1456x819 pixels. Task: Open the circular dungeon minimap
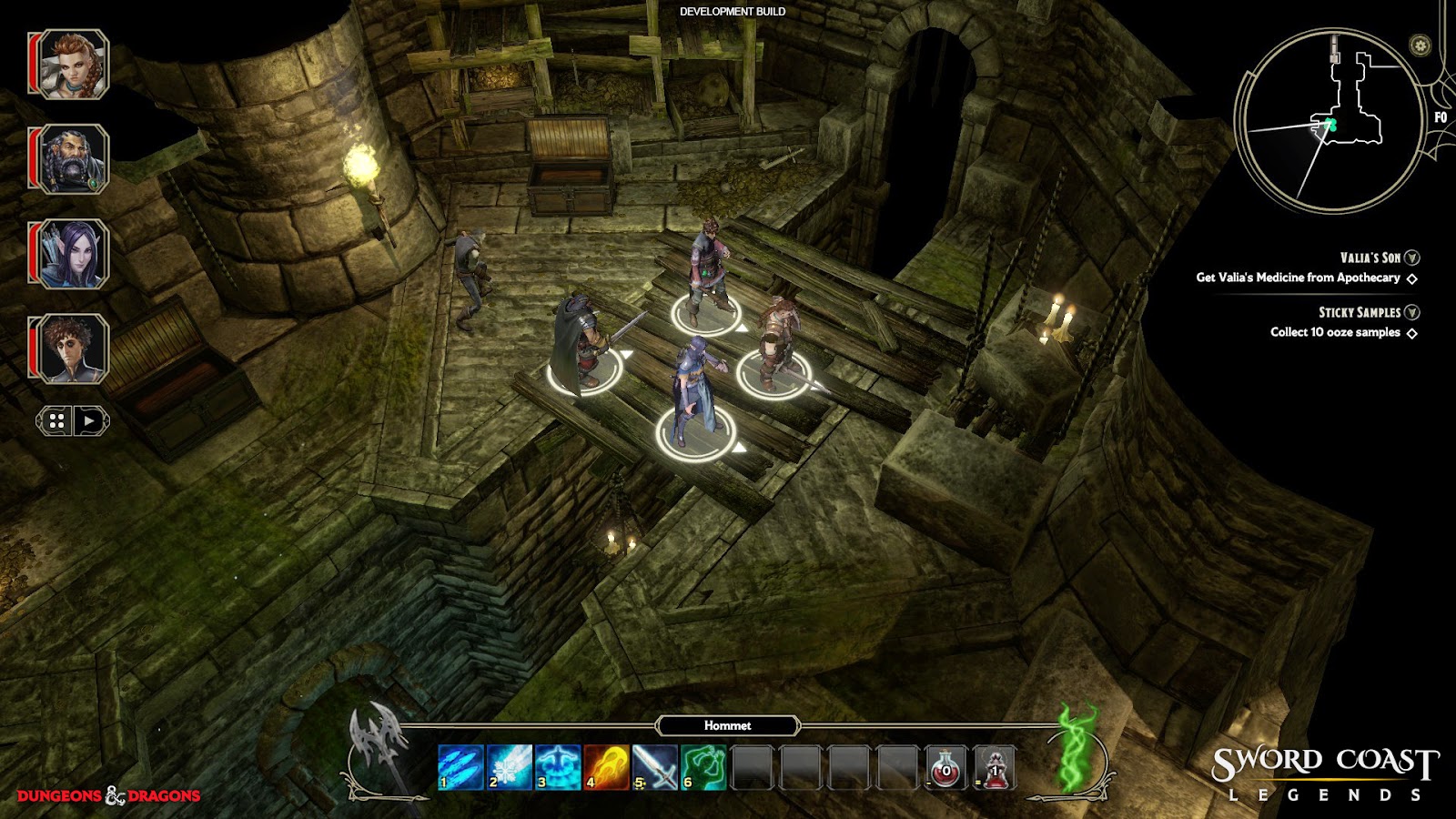click(1329, 120)
